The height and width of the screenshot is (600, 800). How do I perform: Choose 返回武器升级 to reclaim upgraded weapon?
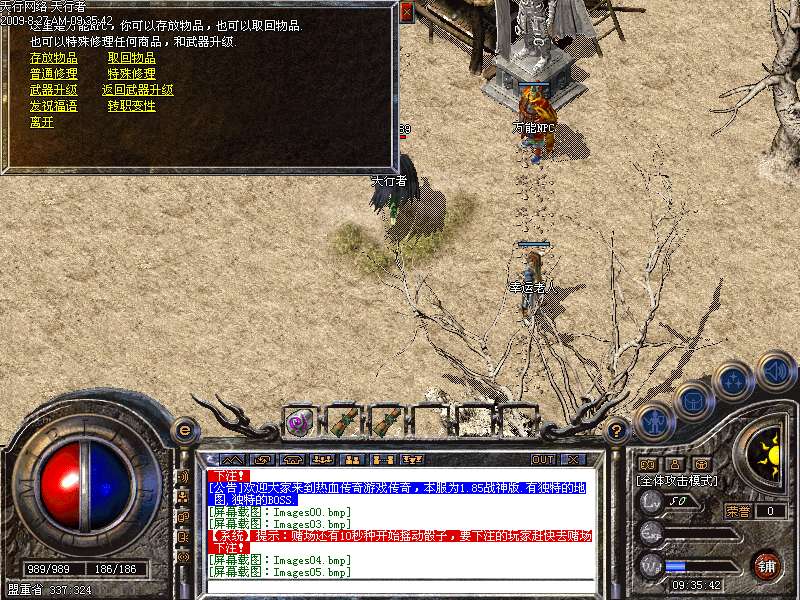(x=138, y=90)
